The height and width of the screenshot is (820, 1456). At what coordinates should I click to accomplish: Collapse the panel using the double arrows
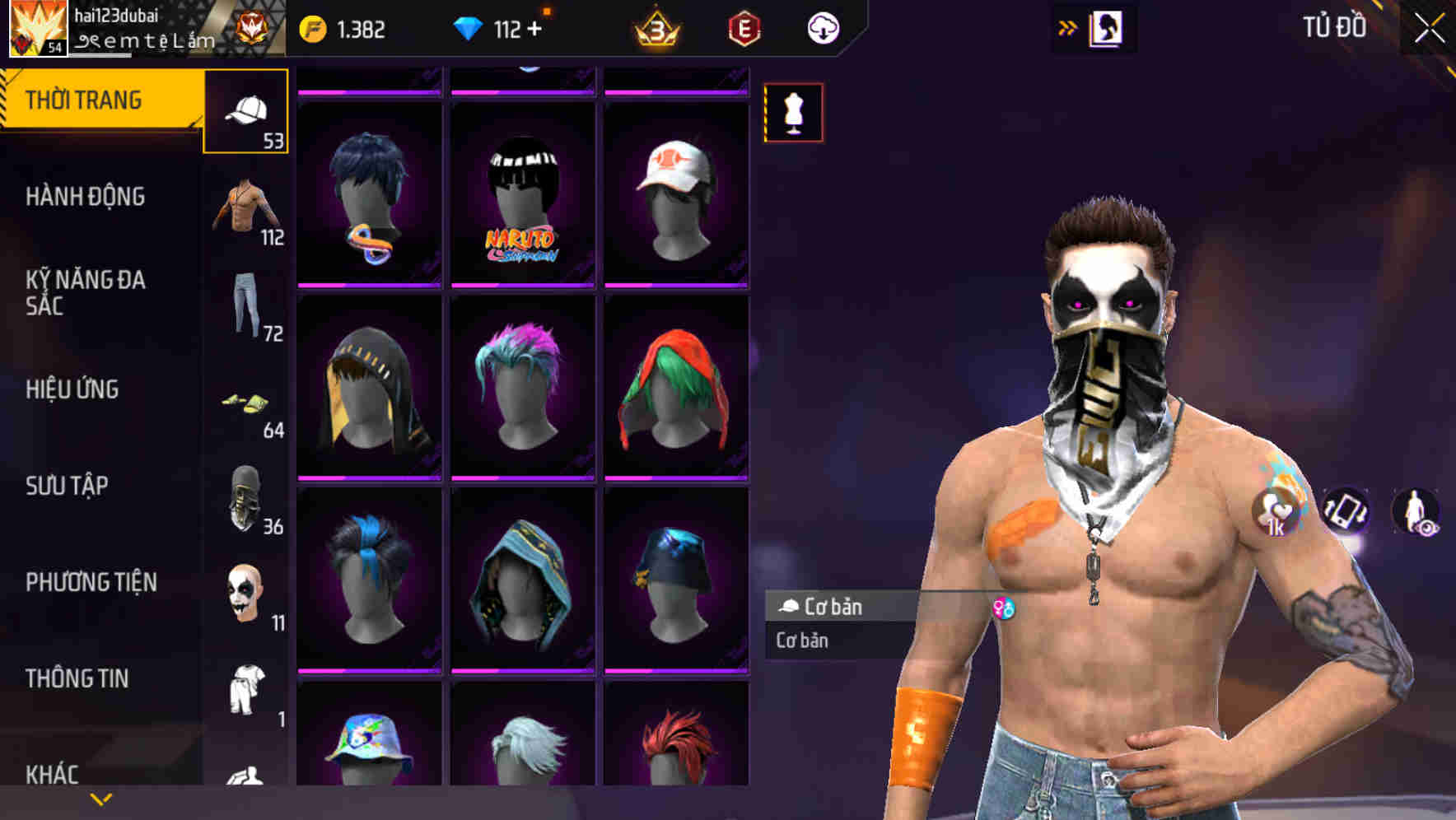[1068, 26]
